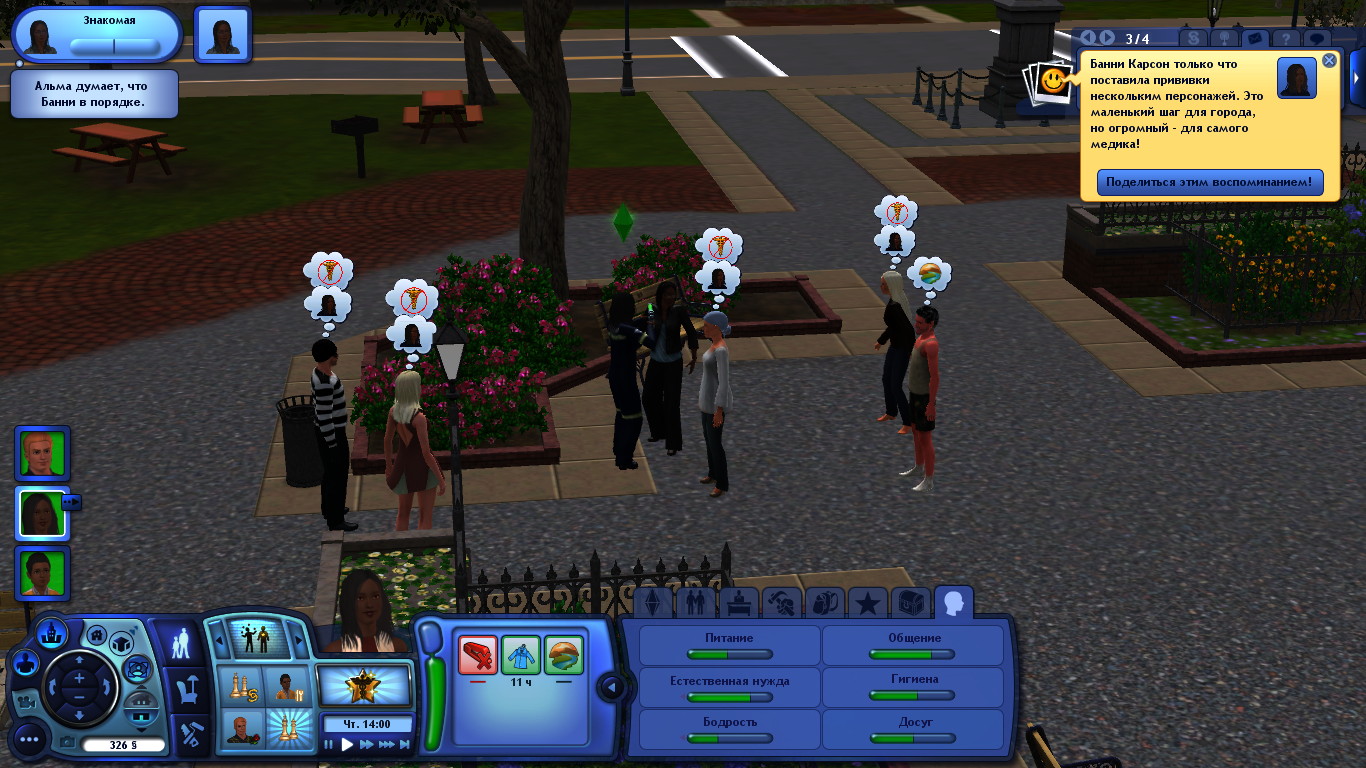Image resolution: width=1366 pixels, height=768 pixels.
Task: Select the red-haired Sim portrait in household list
Action: pos(43,453)
